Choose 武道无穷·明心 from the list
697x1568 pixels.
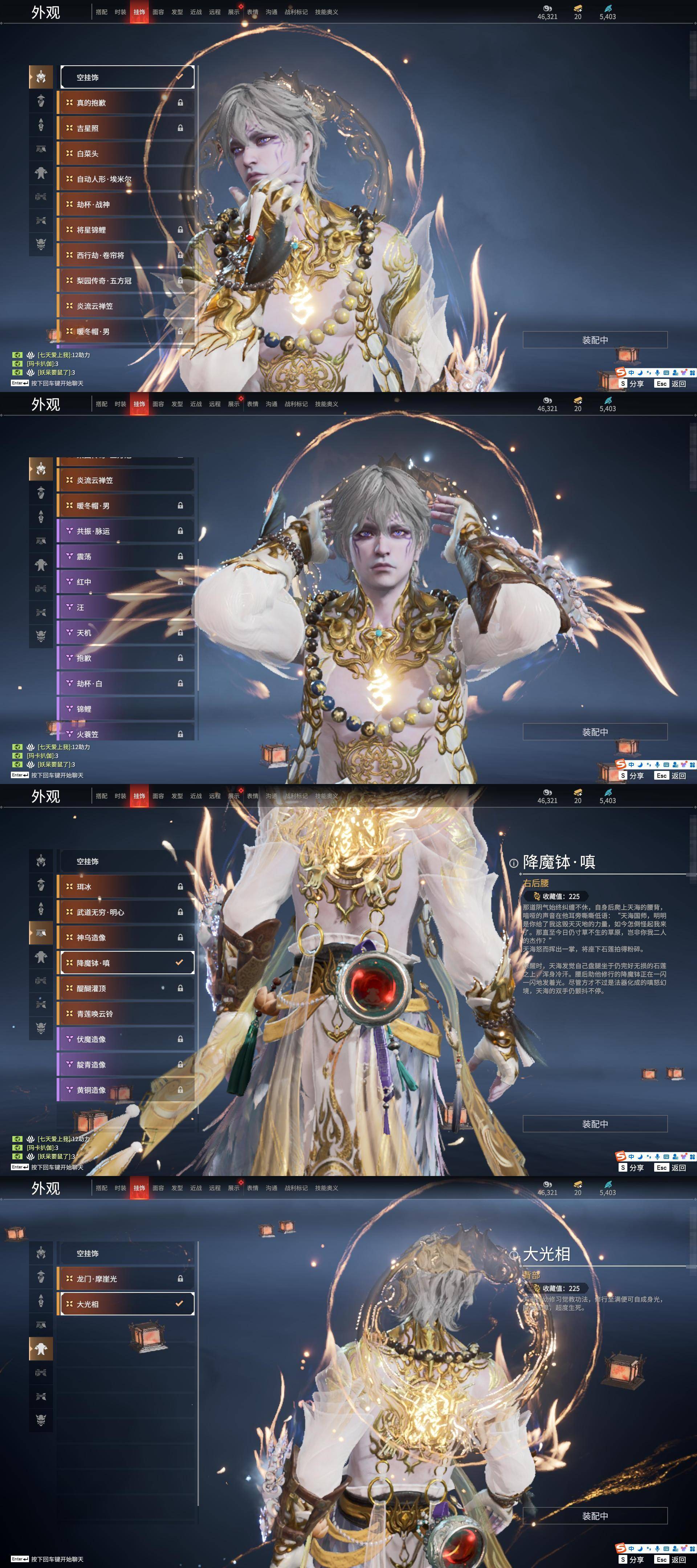click(x=127, y=912)
